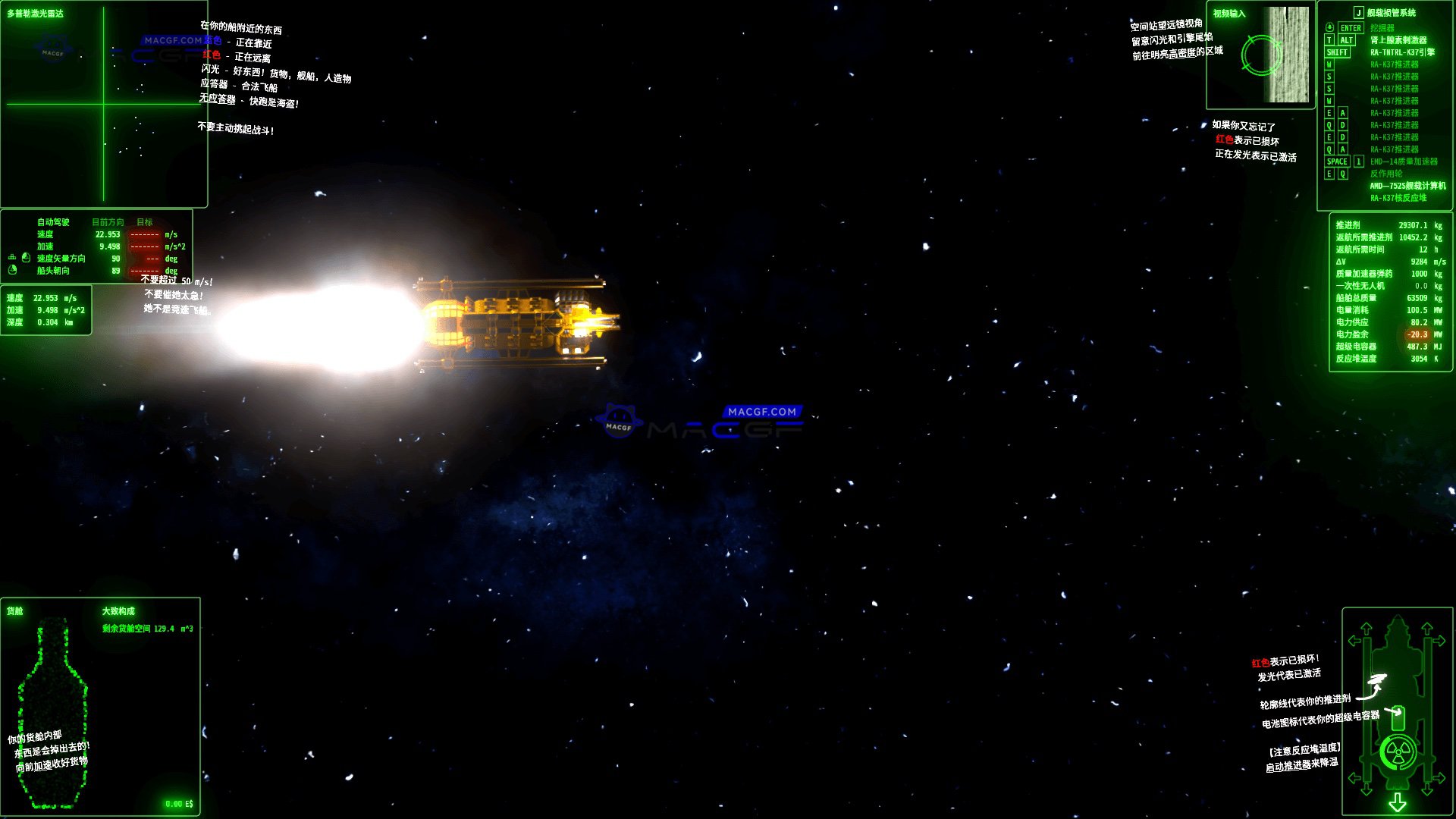Select the supercapacitor battery icon

coord(1398,717)
